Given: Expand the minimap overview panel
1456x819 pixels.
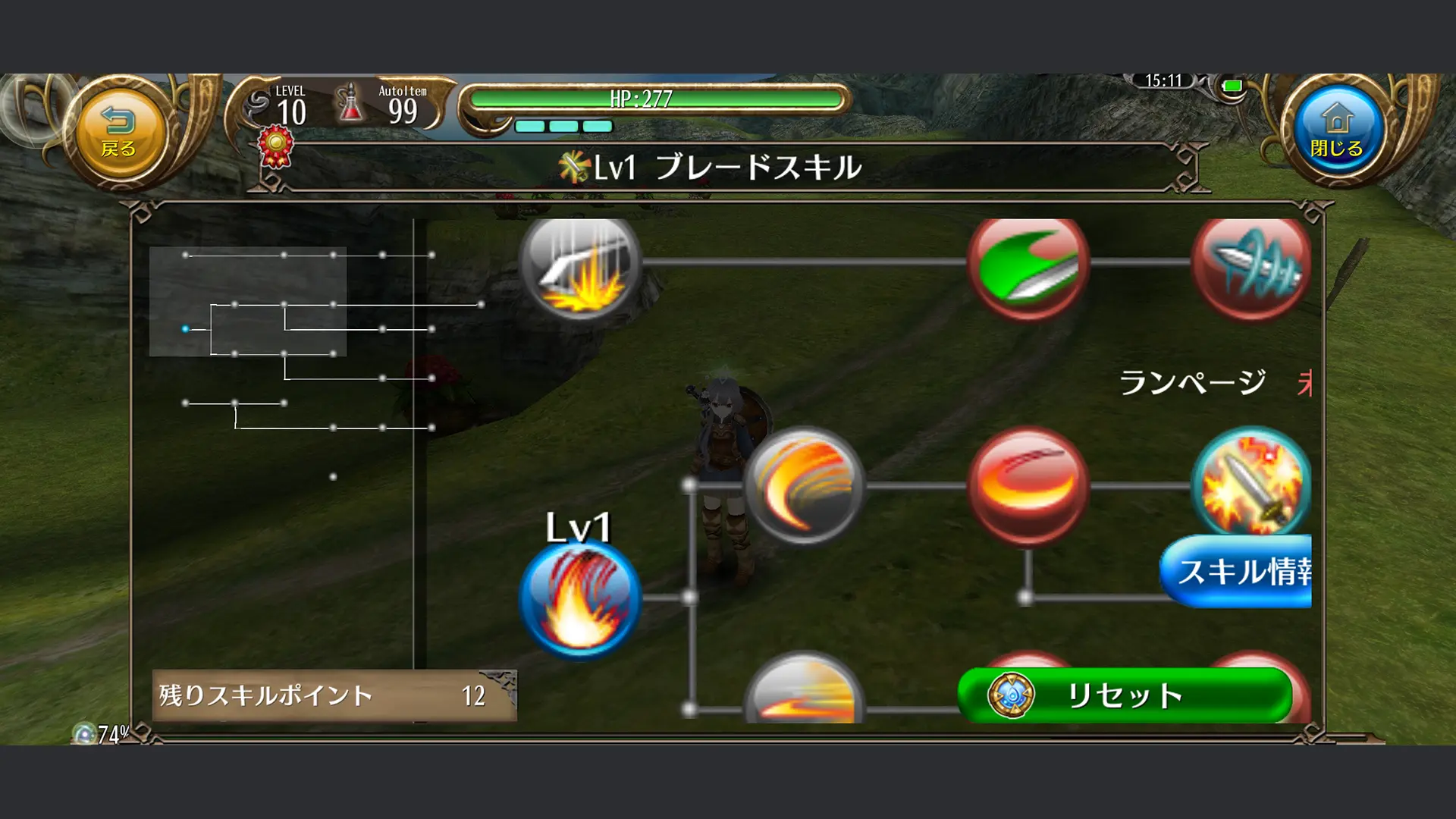Looking at the screenshot, I should [x=248, y=300].
